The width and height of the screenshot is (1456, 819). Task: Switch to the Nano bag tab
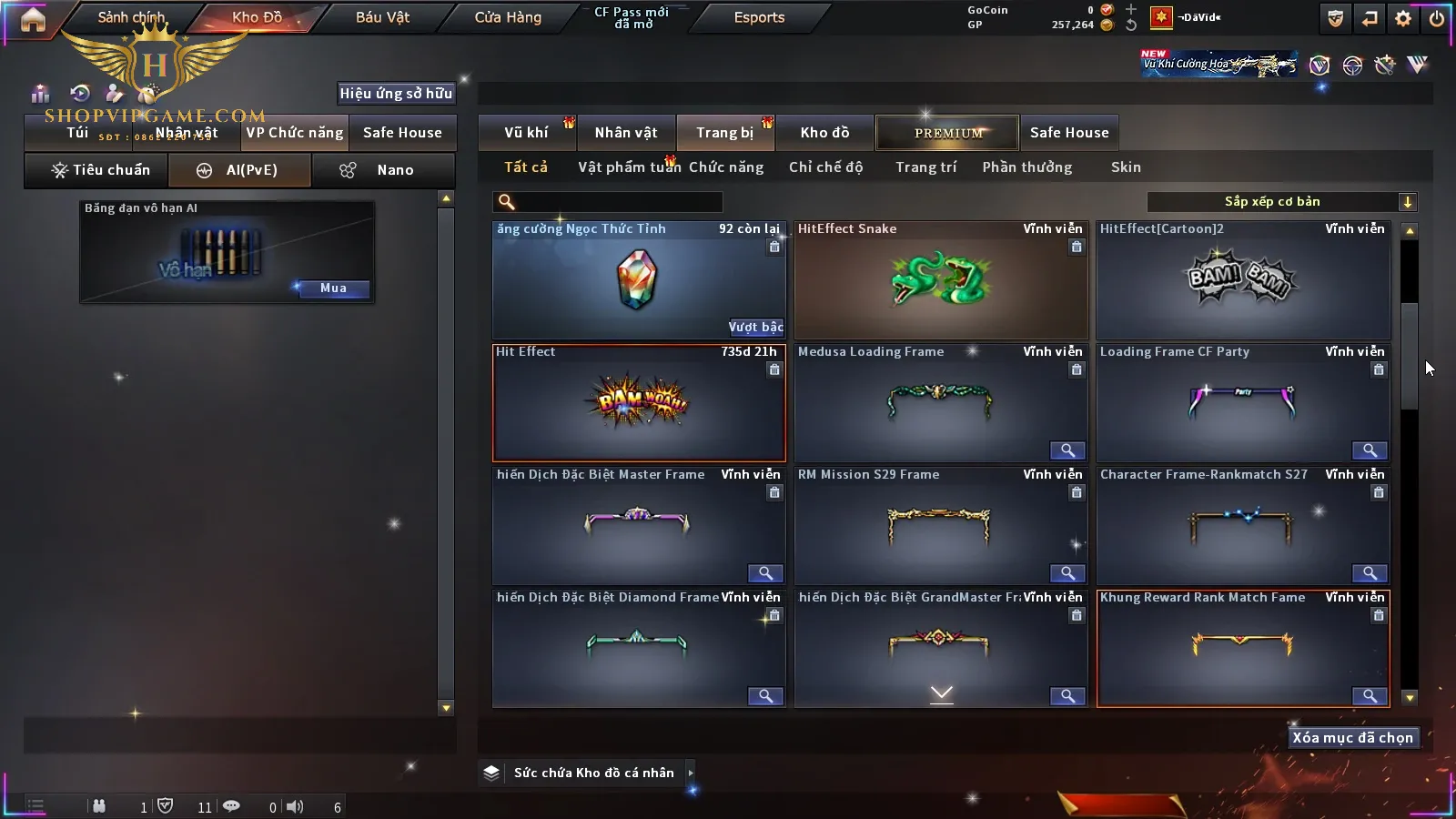coord(383,170)
